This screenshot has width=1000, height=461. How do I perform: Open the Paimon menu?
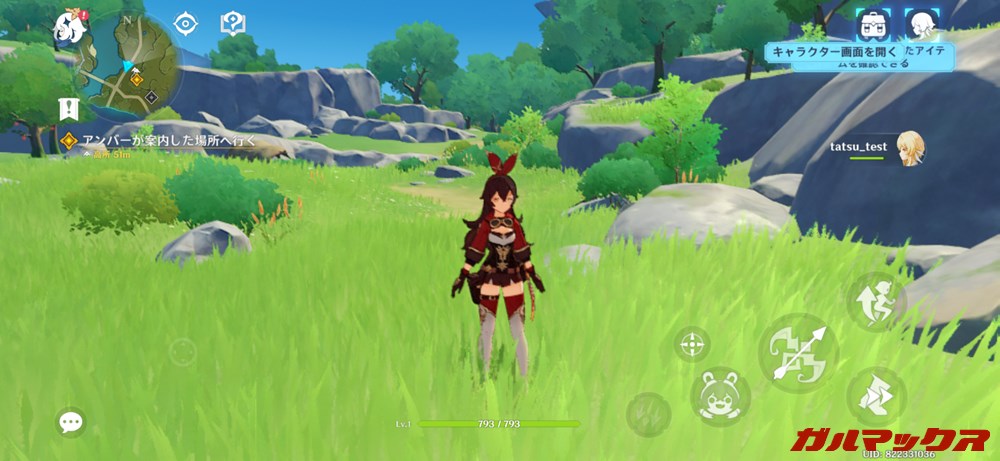tap(72, 26)
